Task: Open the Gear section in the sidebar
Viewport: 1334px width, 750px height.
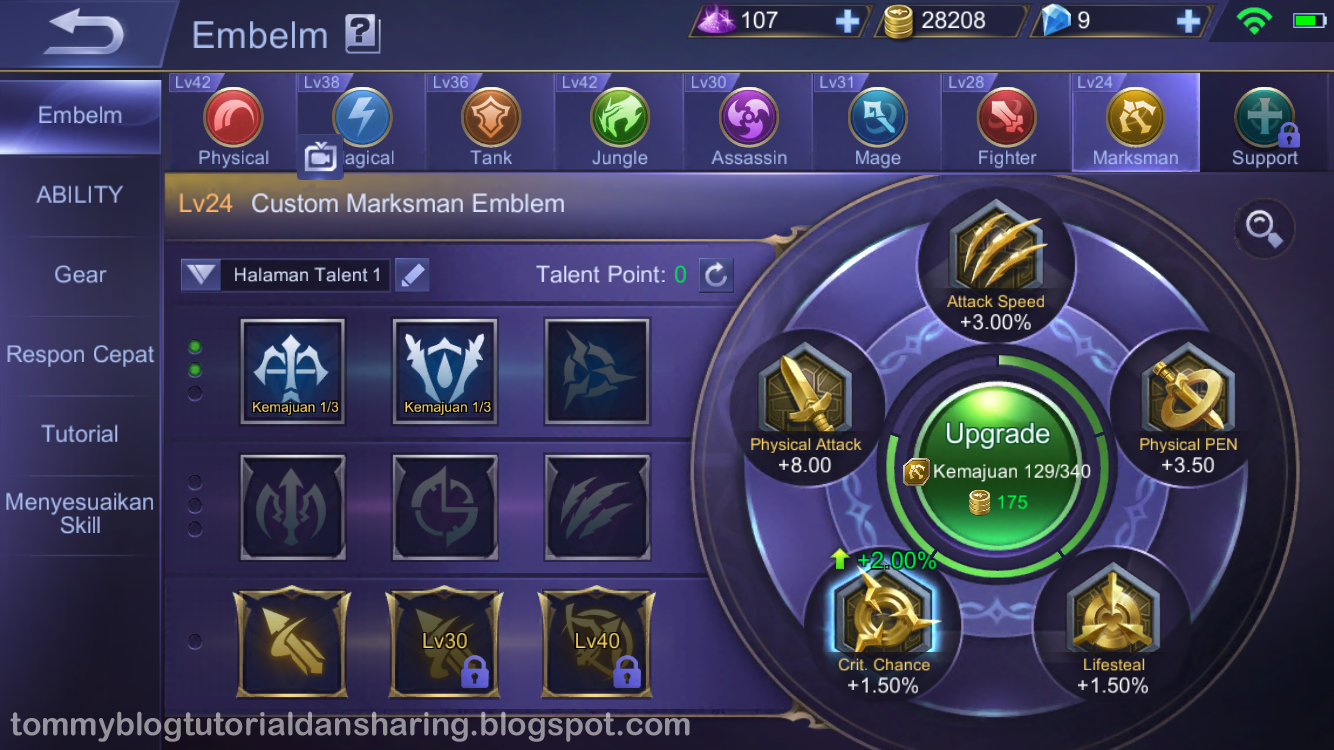Action: [x=80, y=274]
